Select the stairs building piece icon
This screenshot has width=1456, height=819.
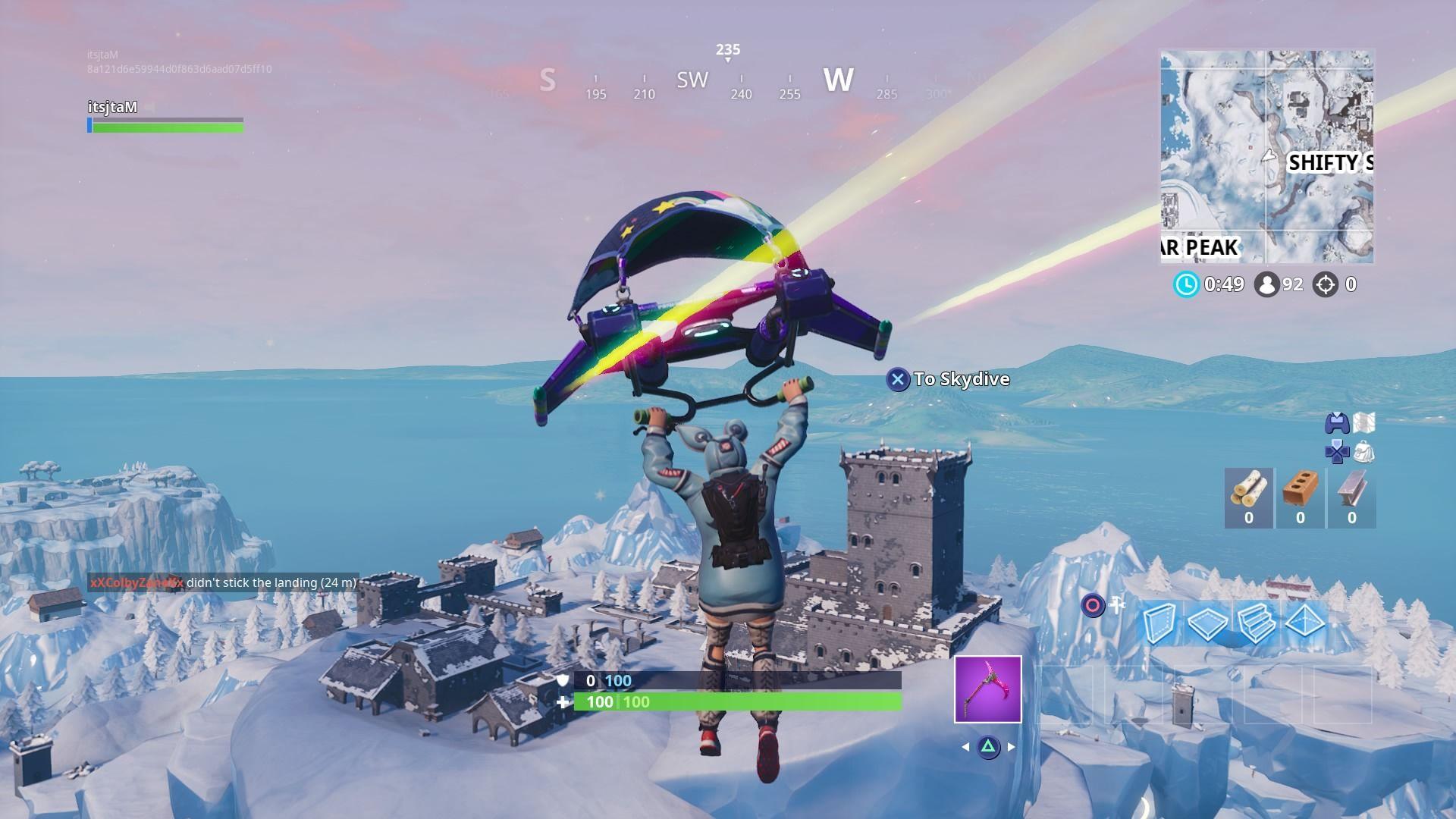(1255, 625)
